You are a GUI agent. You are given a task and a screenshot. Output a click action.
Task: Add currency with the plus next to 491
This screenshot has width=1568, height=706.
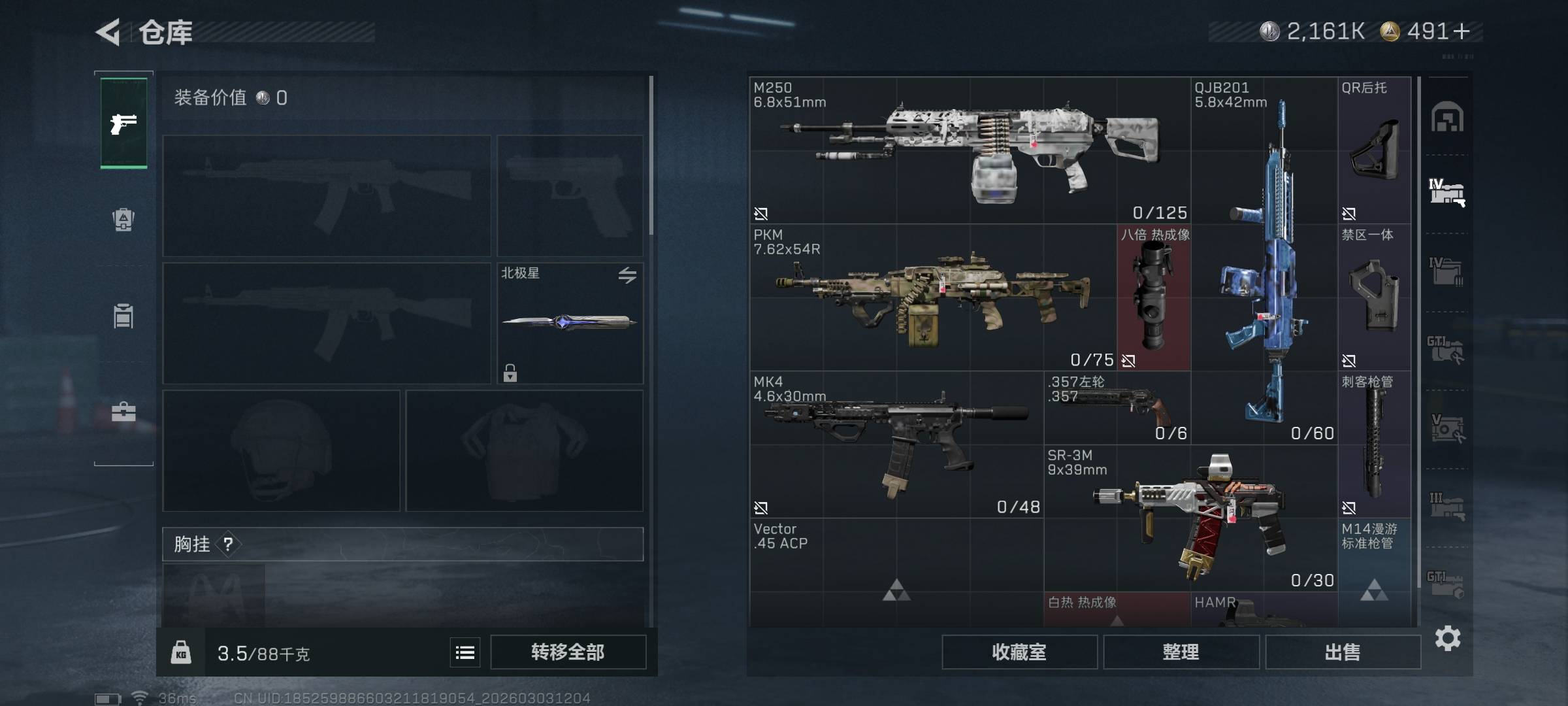pyautogui.click(x=1462, y=31)
